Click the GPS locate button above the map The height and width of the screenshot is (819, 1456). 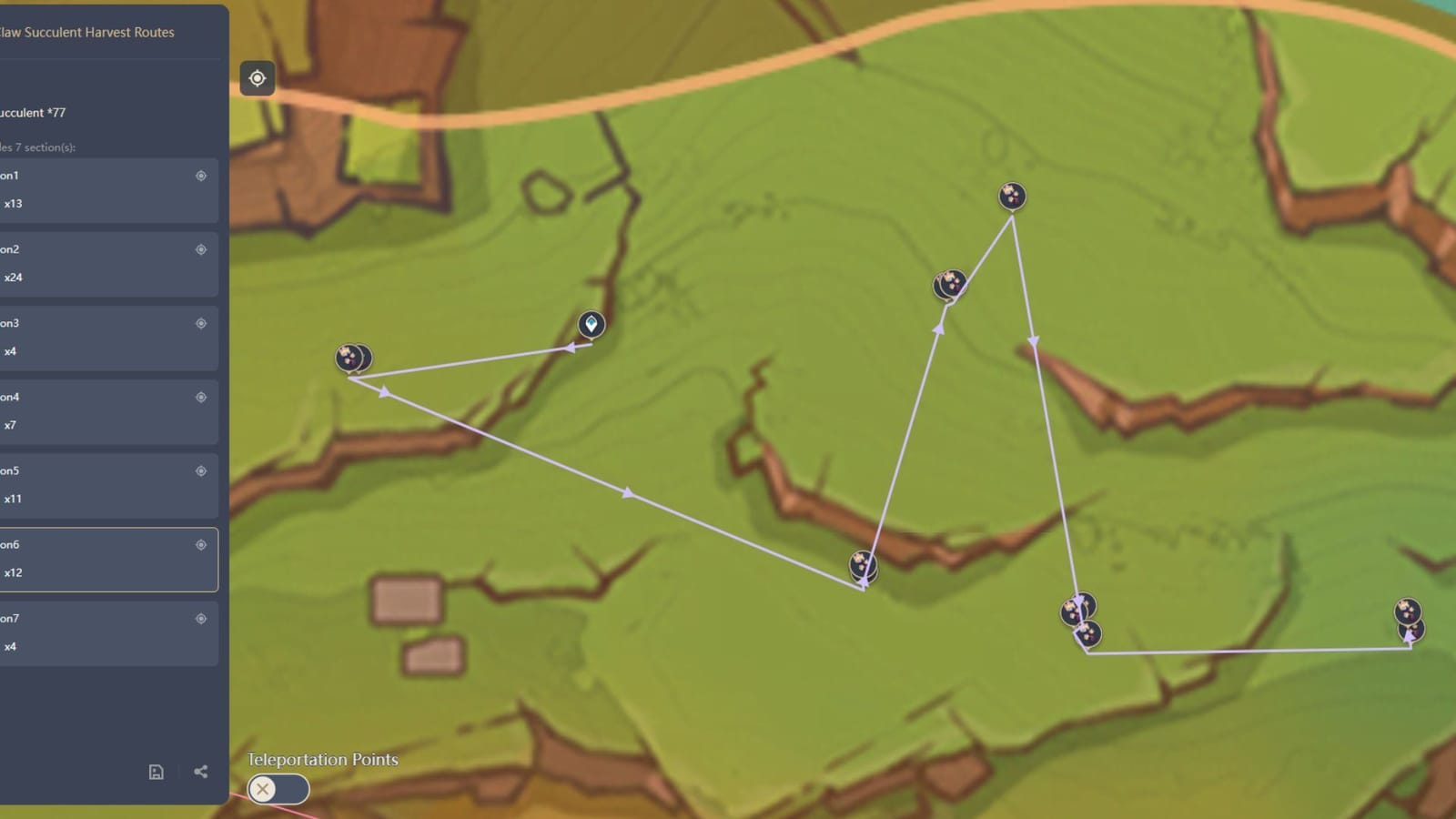click(258, 79)
